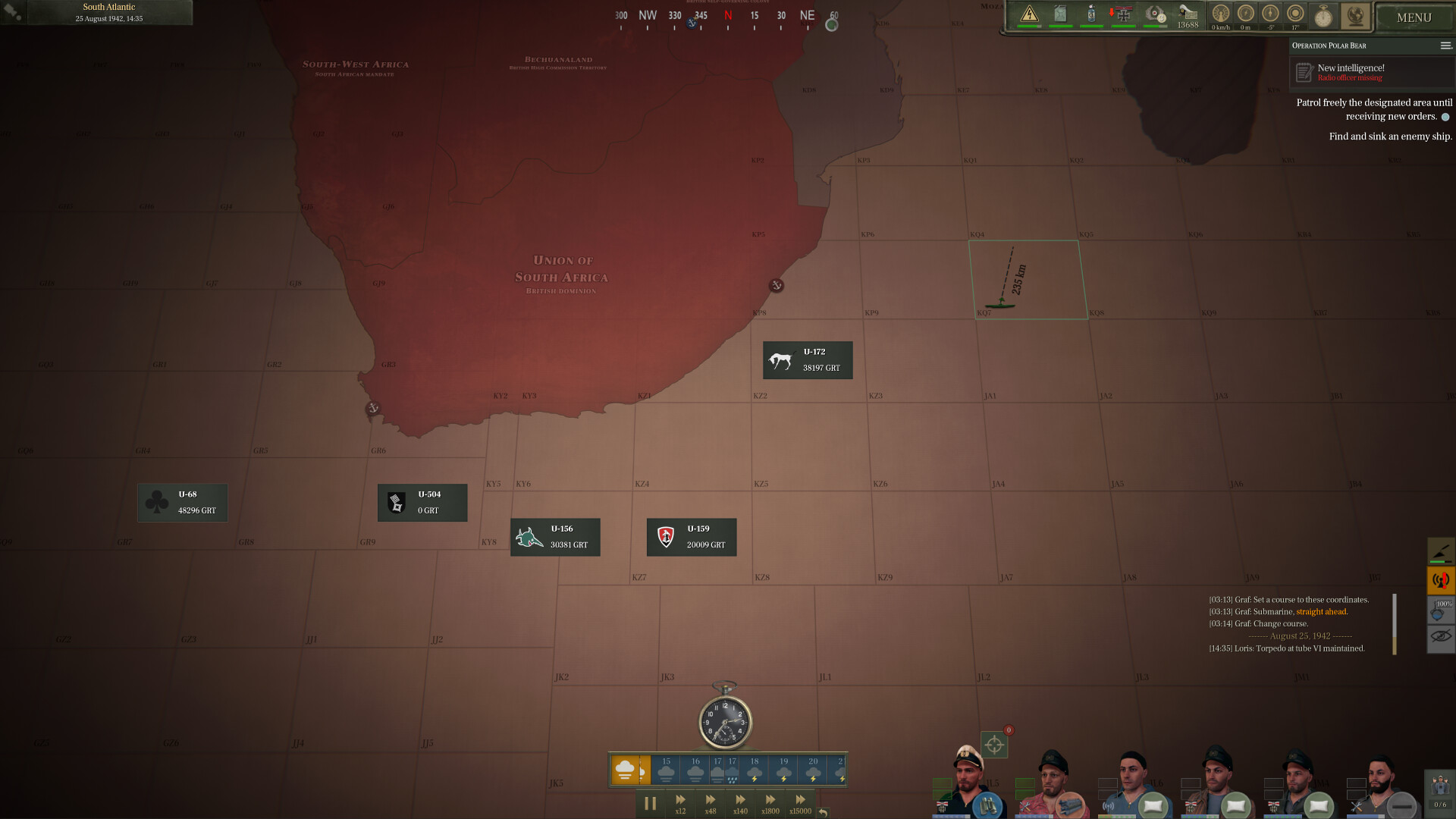
Task: Click the torpedo icon on the crewman's portrait
Action: [1071, 808]
